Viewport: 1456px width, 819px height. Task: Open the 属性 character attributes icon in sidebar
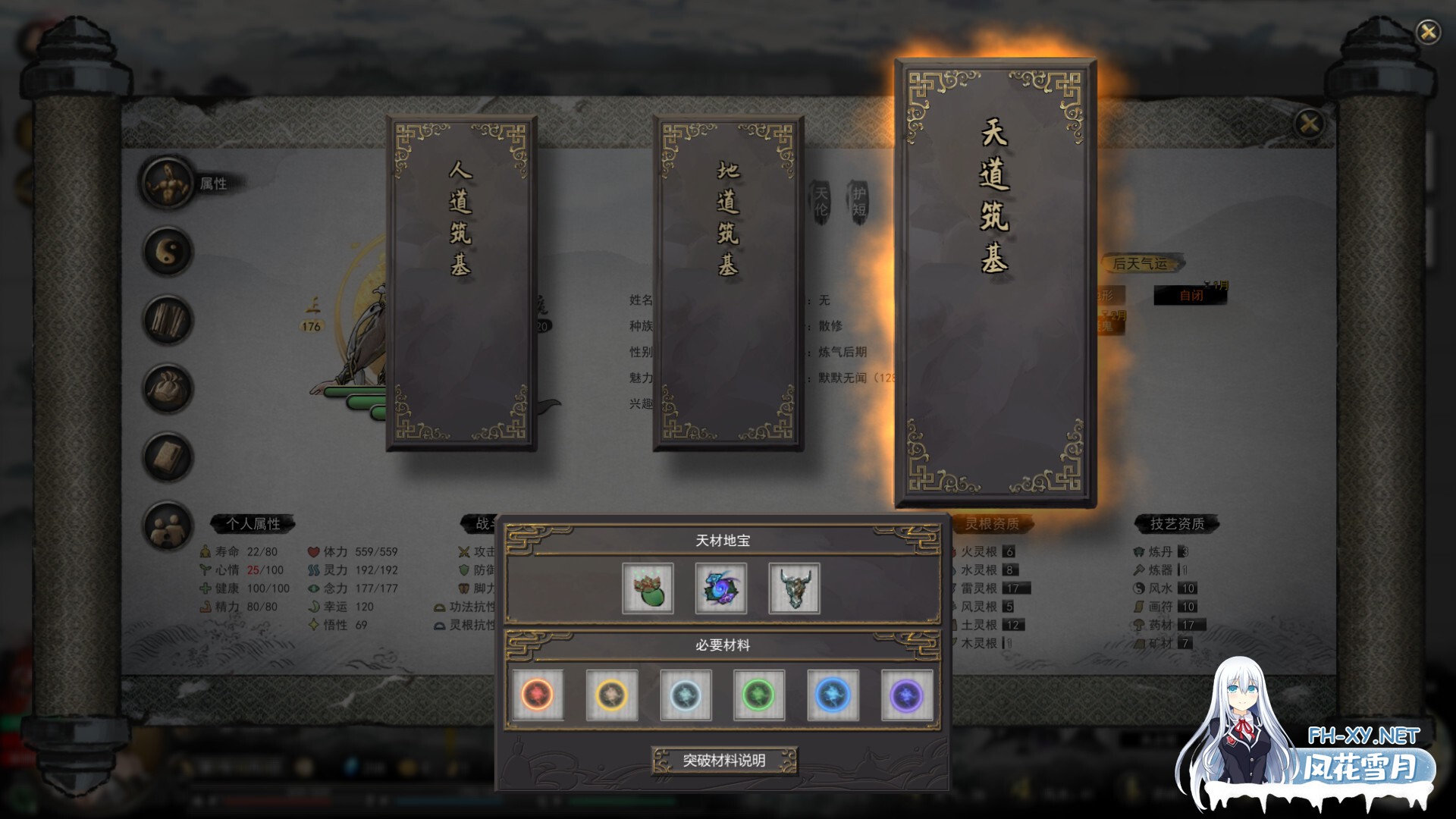coord(168,182)
